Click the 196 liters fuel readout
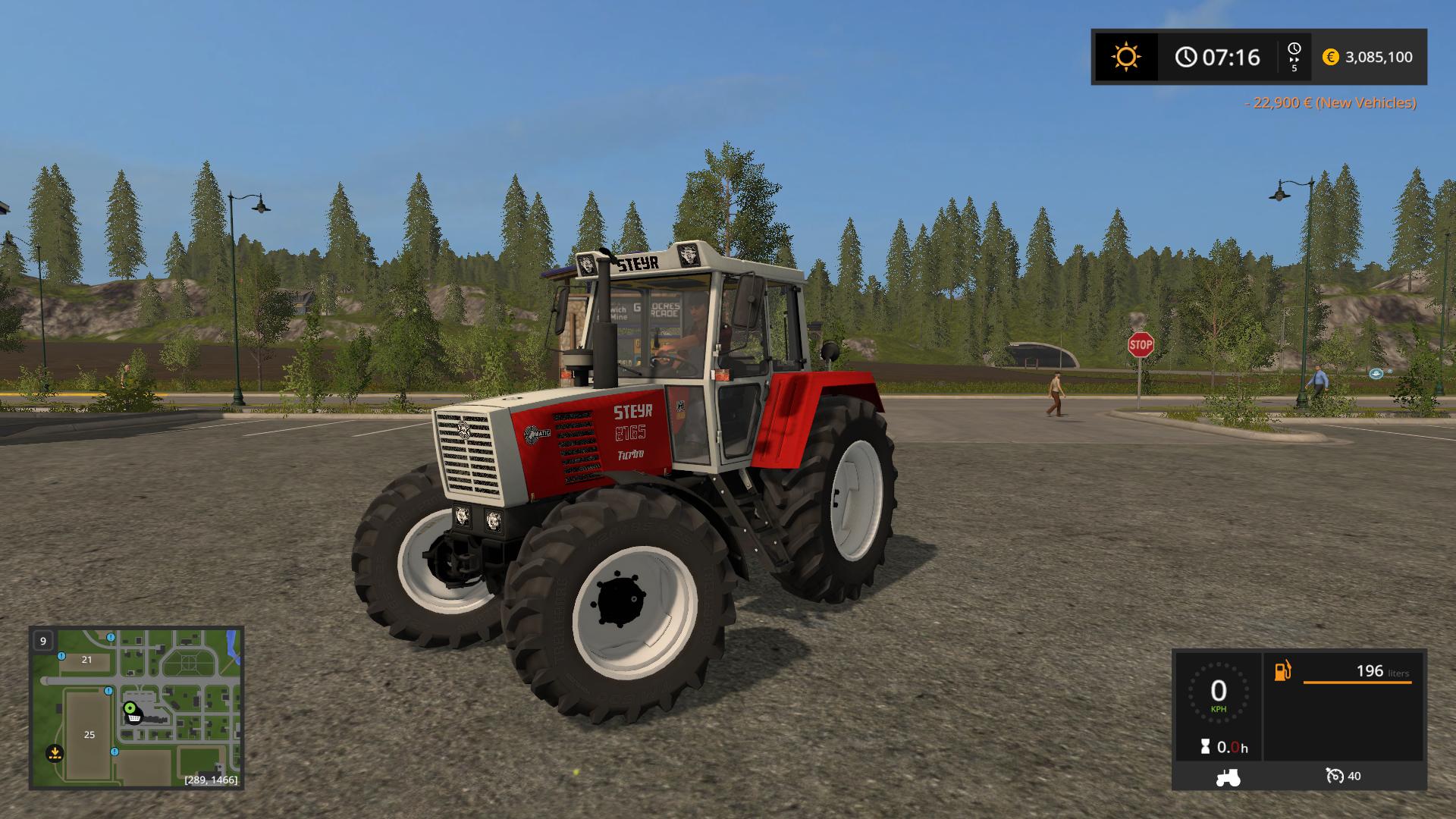 [x=1382, y=672]
